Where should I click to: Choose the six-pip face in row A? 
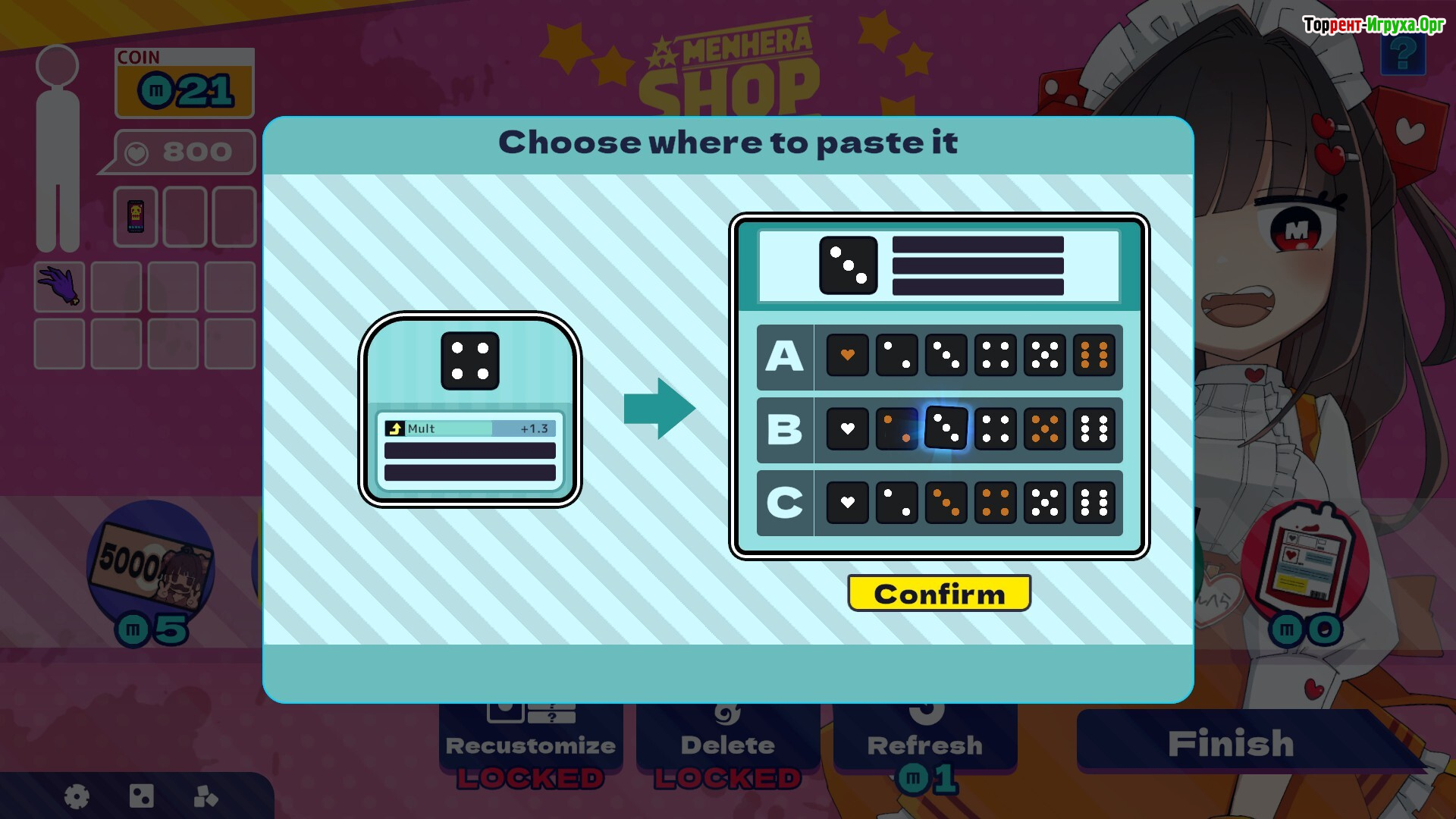click(1094, 355)
